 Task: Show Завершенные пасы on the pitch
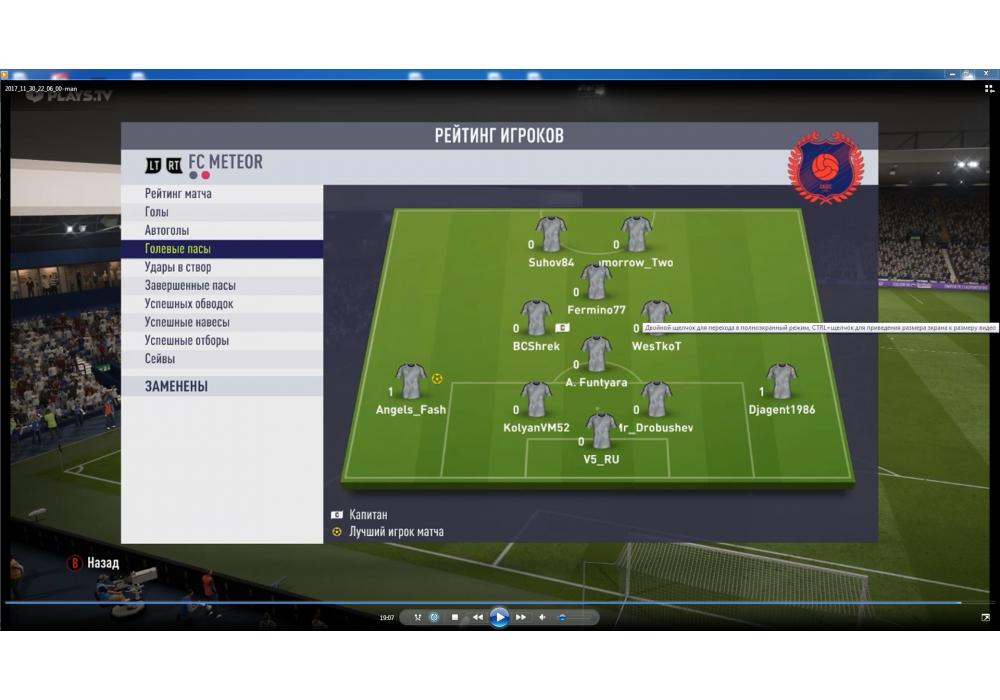[190, 285]
